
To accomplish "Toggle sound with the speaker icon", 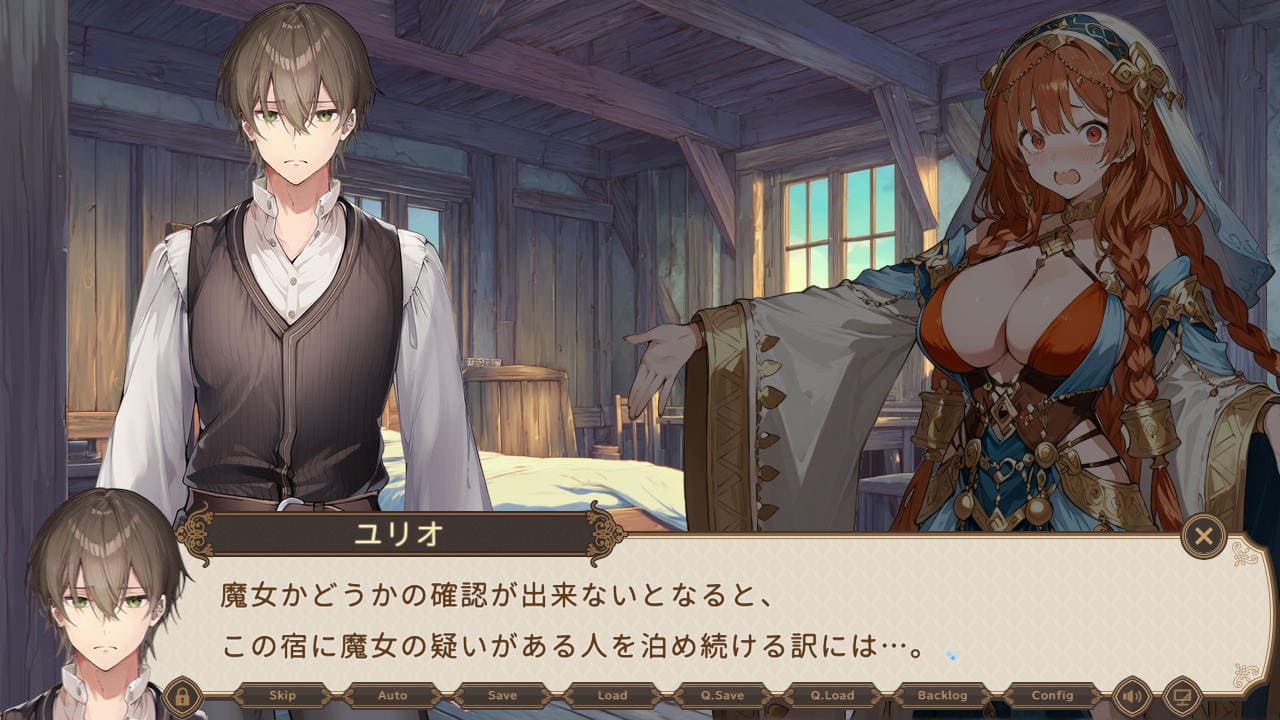I will coord(1133,695).
